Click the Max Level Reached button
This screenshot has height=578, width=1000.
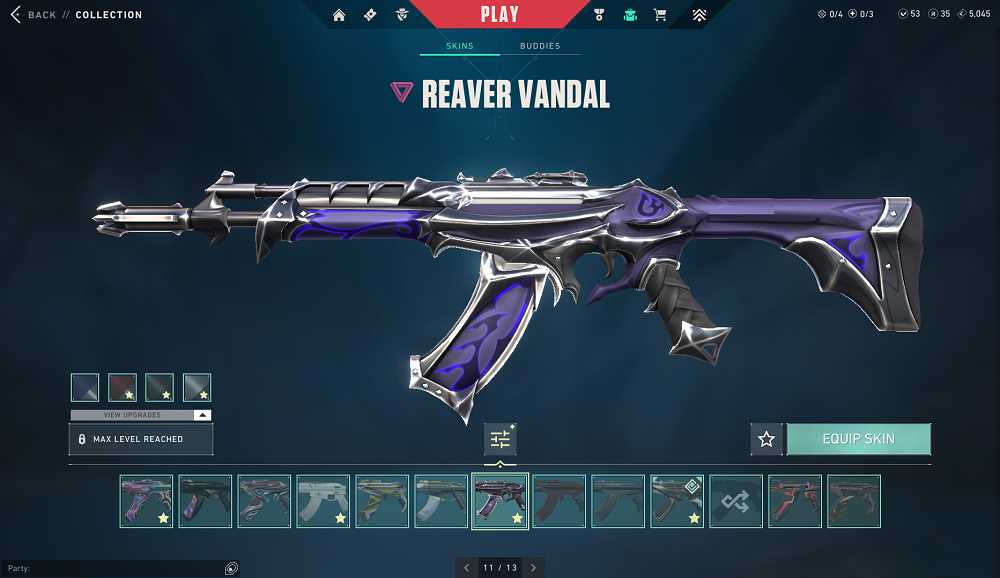tap(141, 439)
